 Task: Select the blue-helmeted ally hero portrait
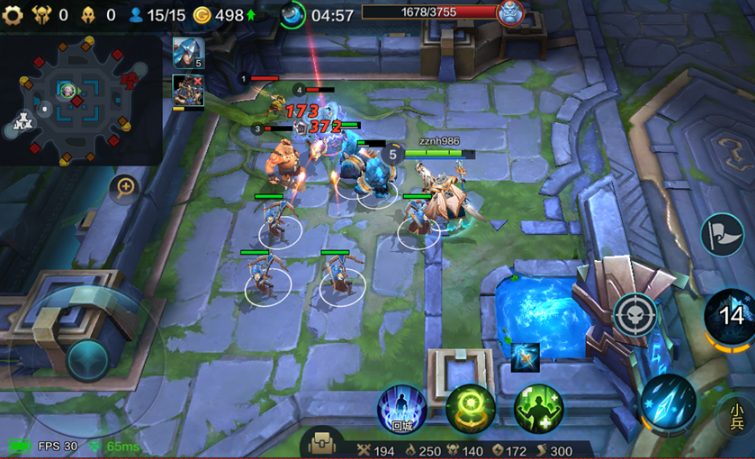(187, 52)
